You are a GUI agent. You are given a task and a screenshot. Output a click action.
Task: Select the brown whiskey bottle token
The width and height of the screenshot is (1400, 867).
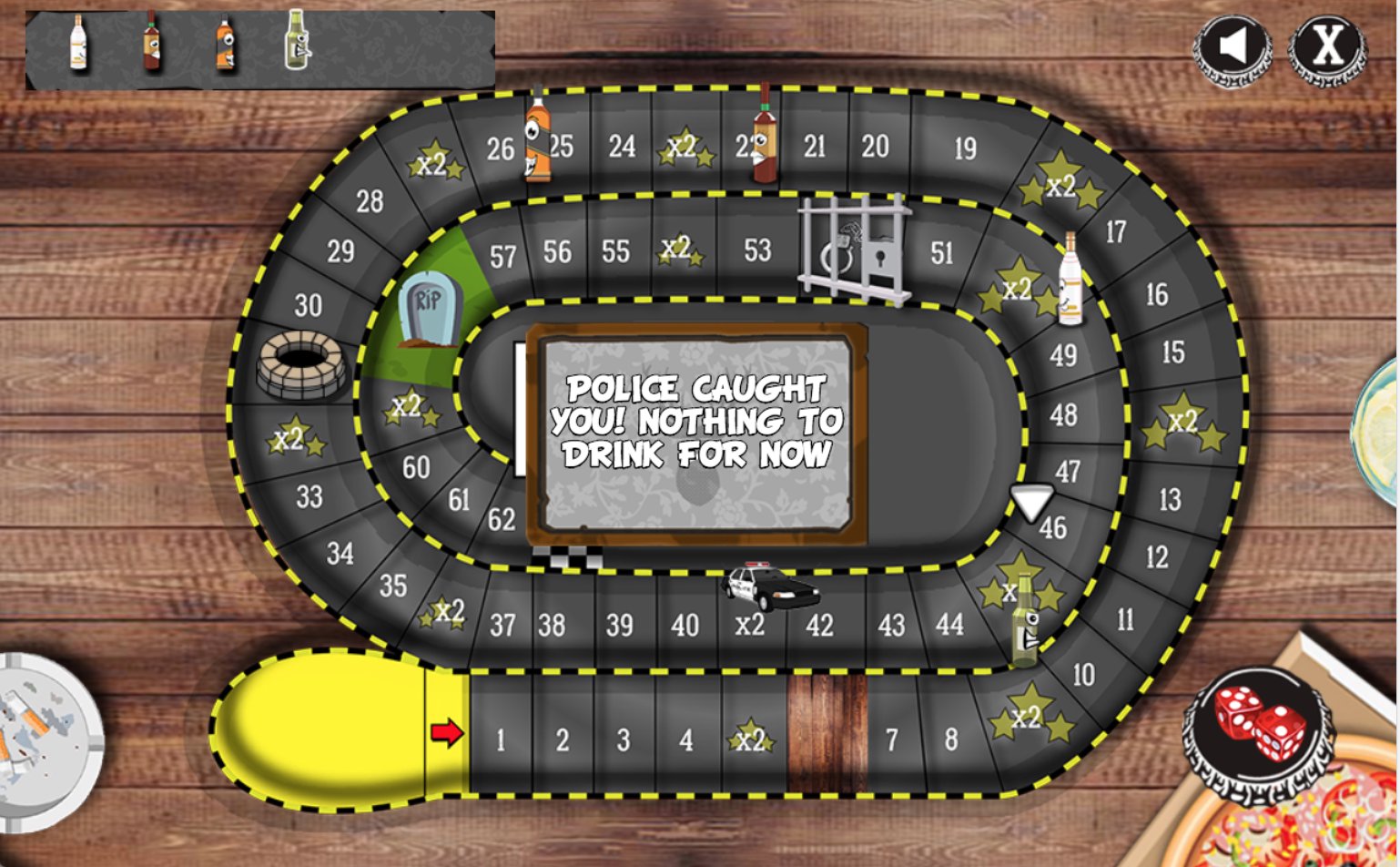[150, 46]
